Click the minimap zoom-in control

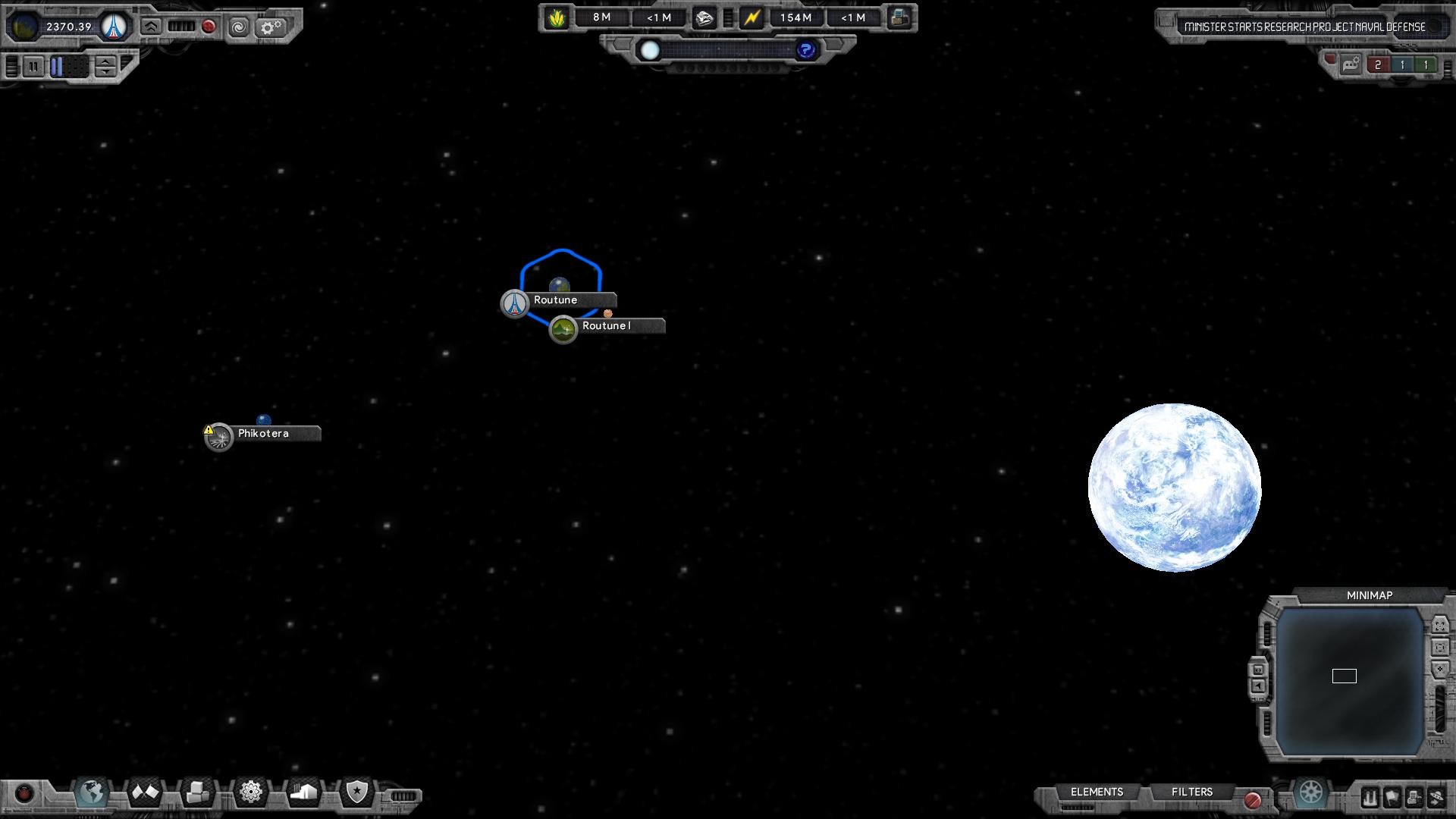click(x=1439, y=669)
